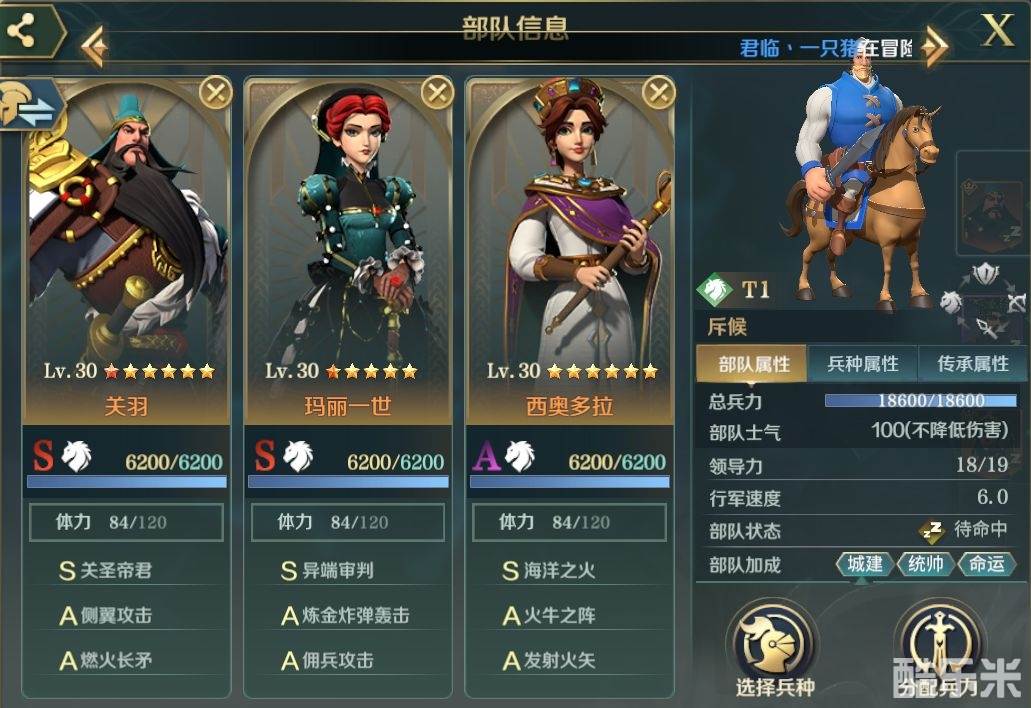Switch to the 兵种属性 tab

coord(863,364)
